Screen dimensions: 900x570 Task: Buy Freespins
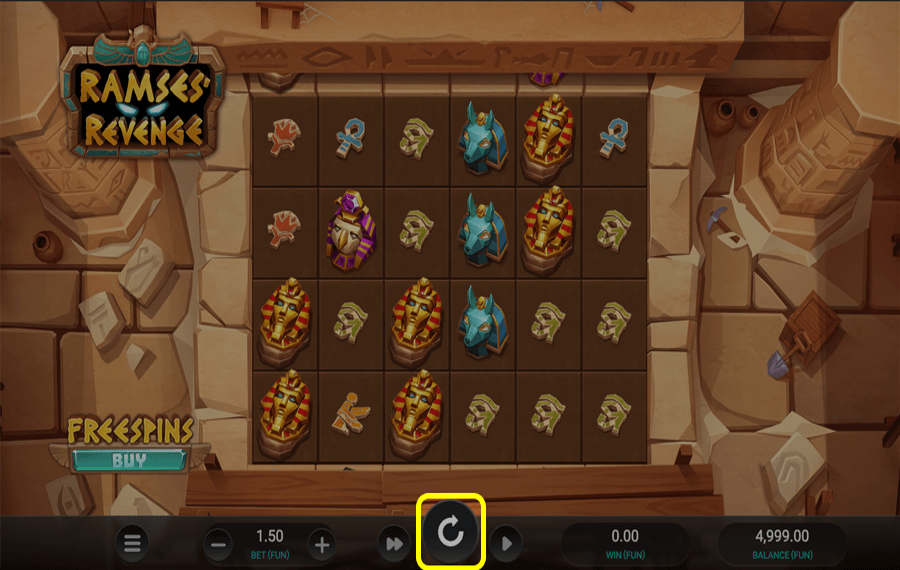tap(129, 460)
